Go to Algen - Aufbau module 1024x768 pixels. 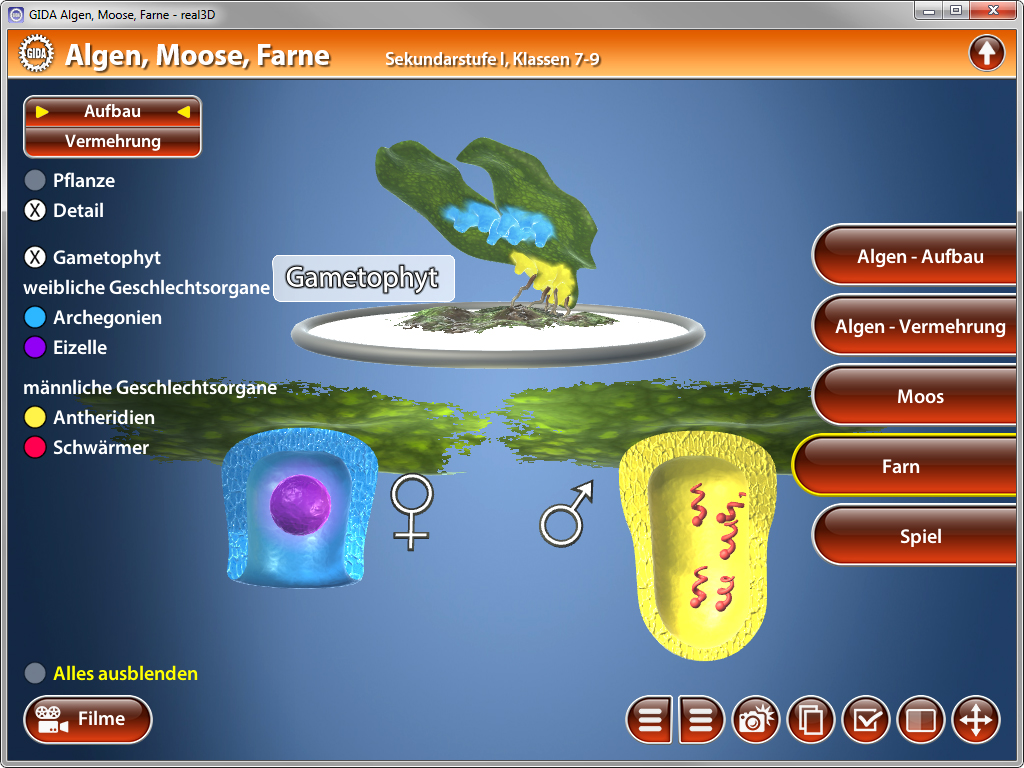(919, 257)
